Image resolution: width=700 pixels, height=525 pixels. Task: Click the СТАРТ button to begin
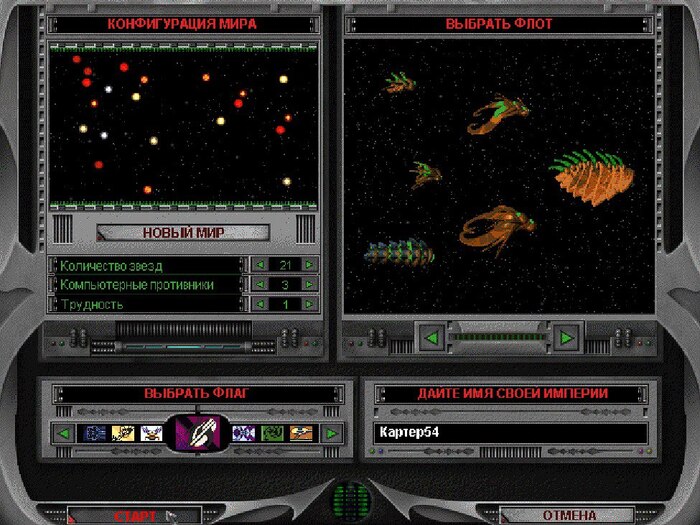click(135, 516)
